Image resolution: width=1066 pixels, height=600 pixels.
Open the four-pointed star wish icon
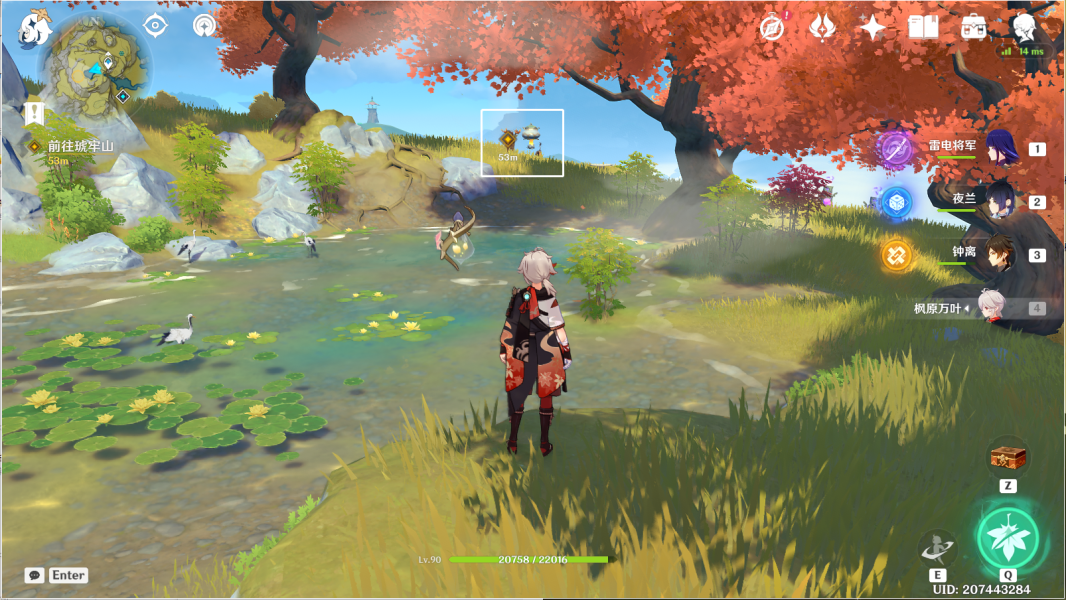872,28
